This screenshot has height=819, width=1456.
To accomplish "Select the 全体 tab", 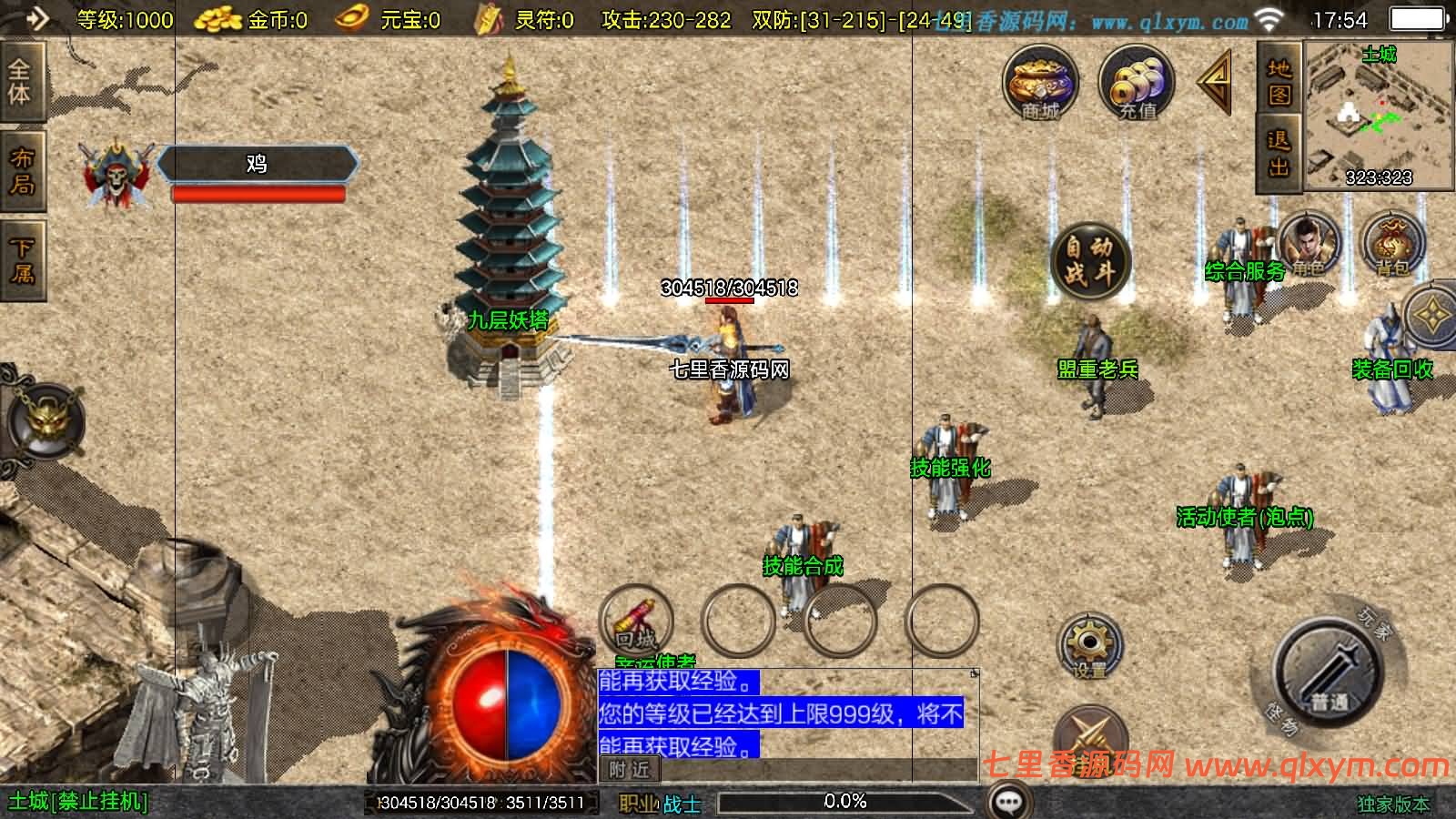I will 20,82.
